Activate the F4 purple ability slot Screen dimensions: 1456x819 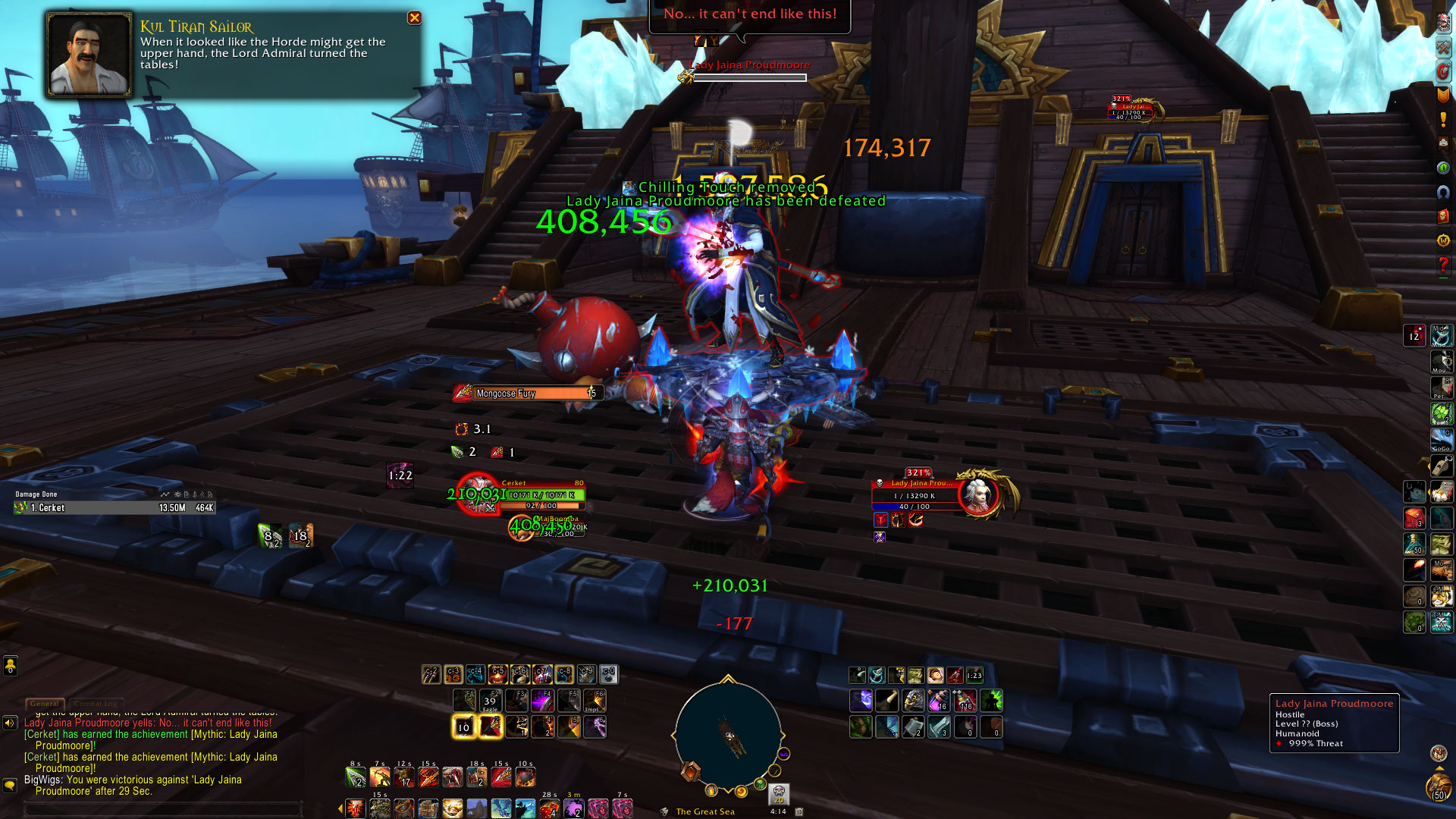[x=542, y=701]
